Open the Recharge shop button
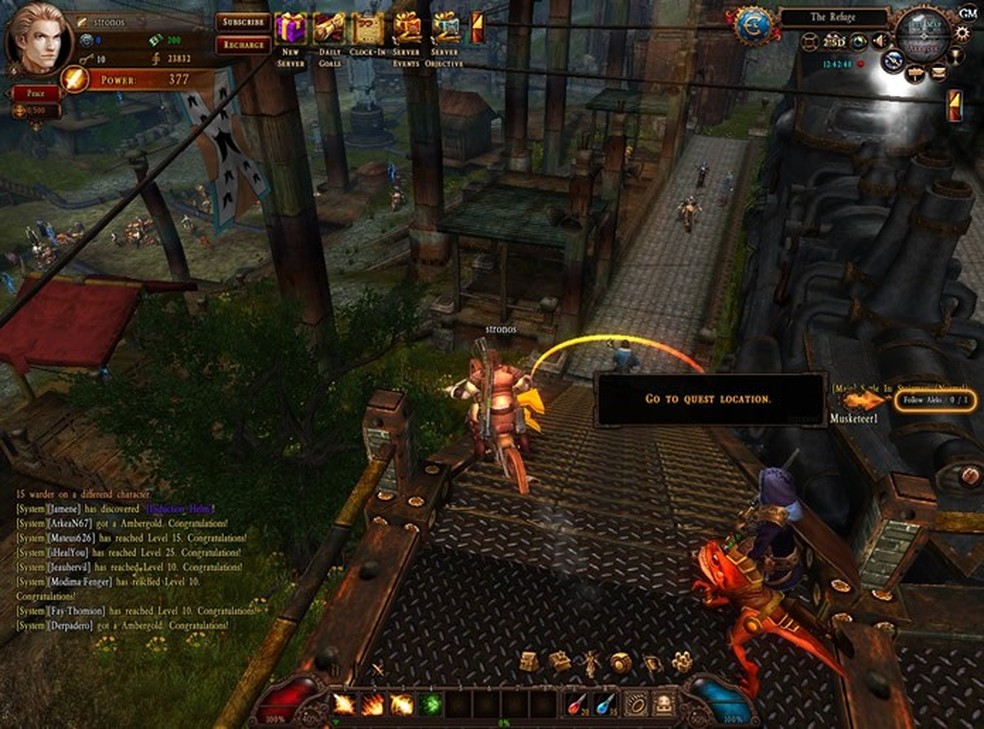 243,45
